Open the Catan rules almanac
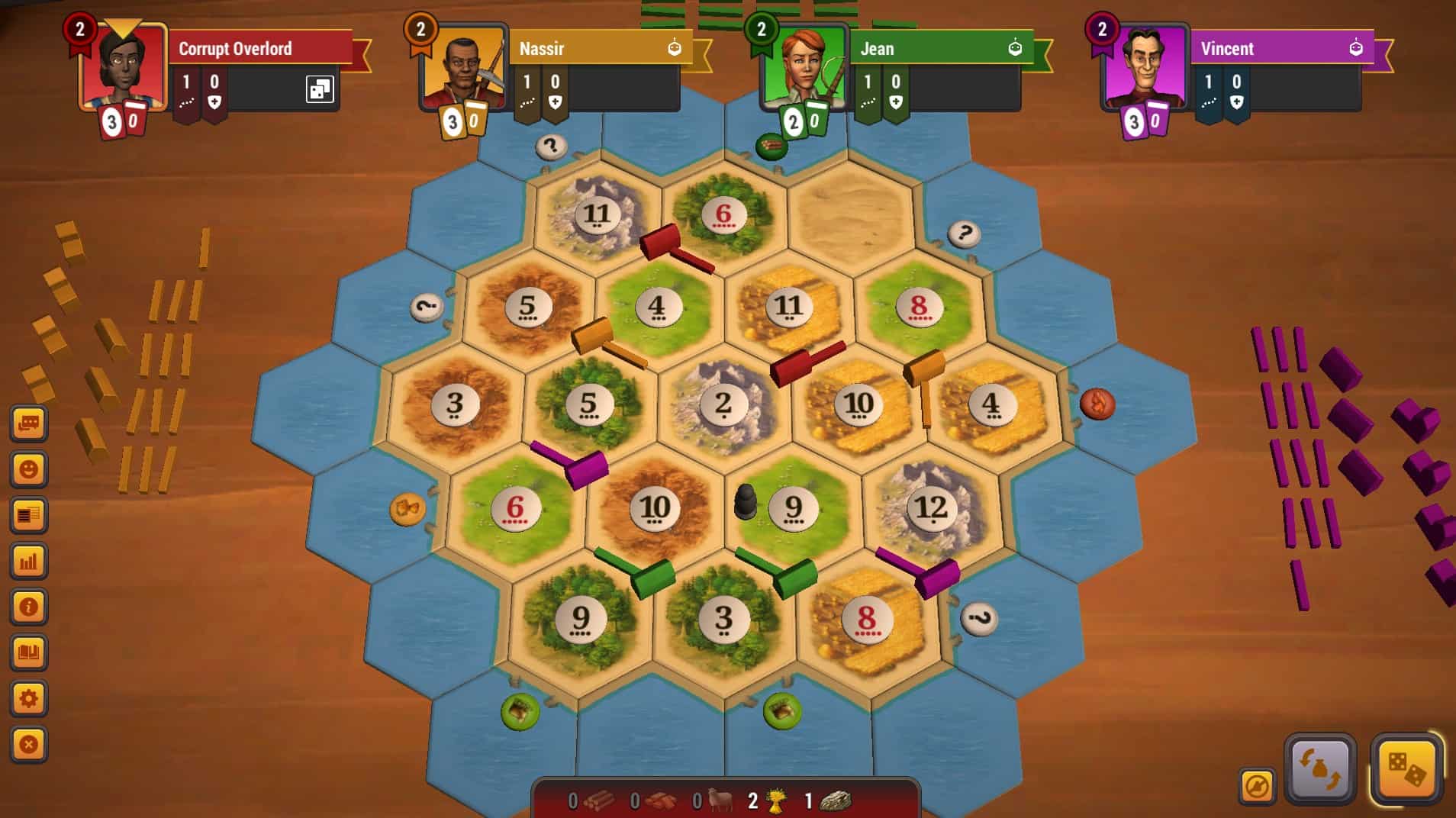Screen dimensions: 1456x818 [x=29, y=652]
